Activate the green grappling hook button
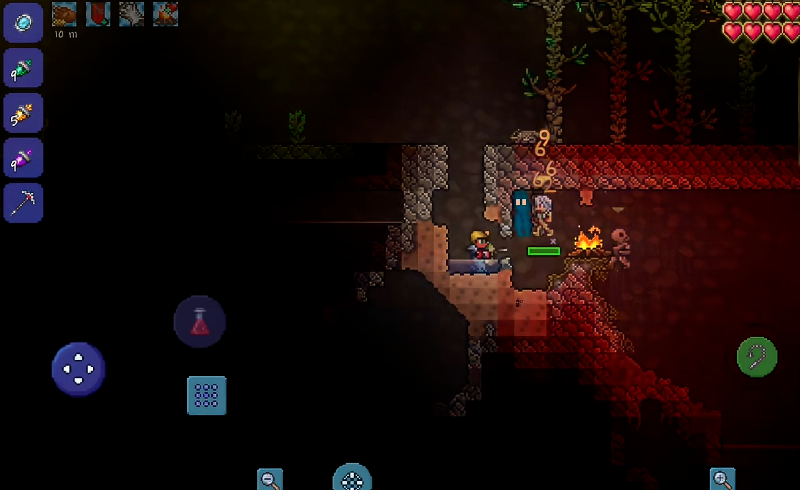 pos(757,356)
